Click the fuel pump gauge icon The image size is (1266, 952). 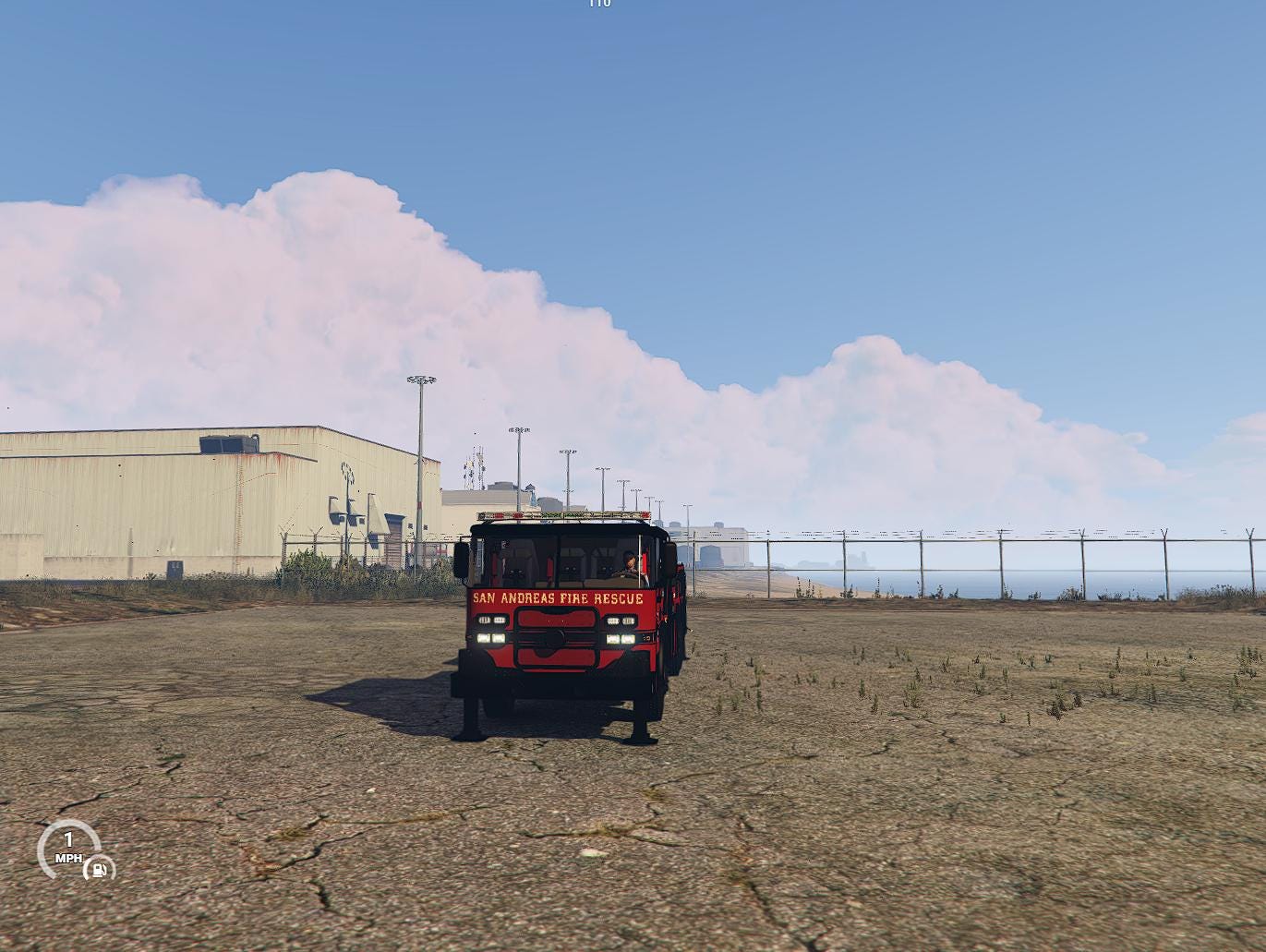pyautogui.click(x=99, y=868)
